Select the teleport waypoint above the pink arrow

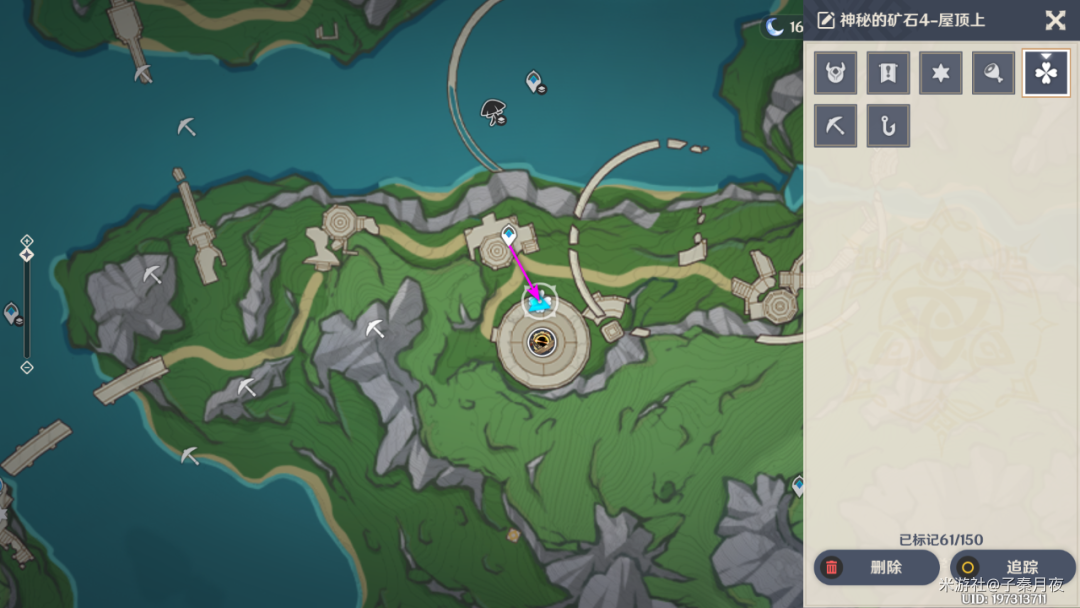[x=509, y=236]
